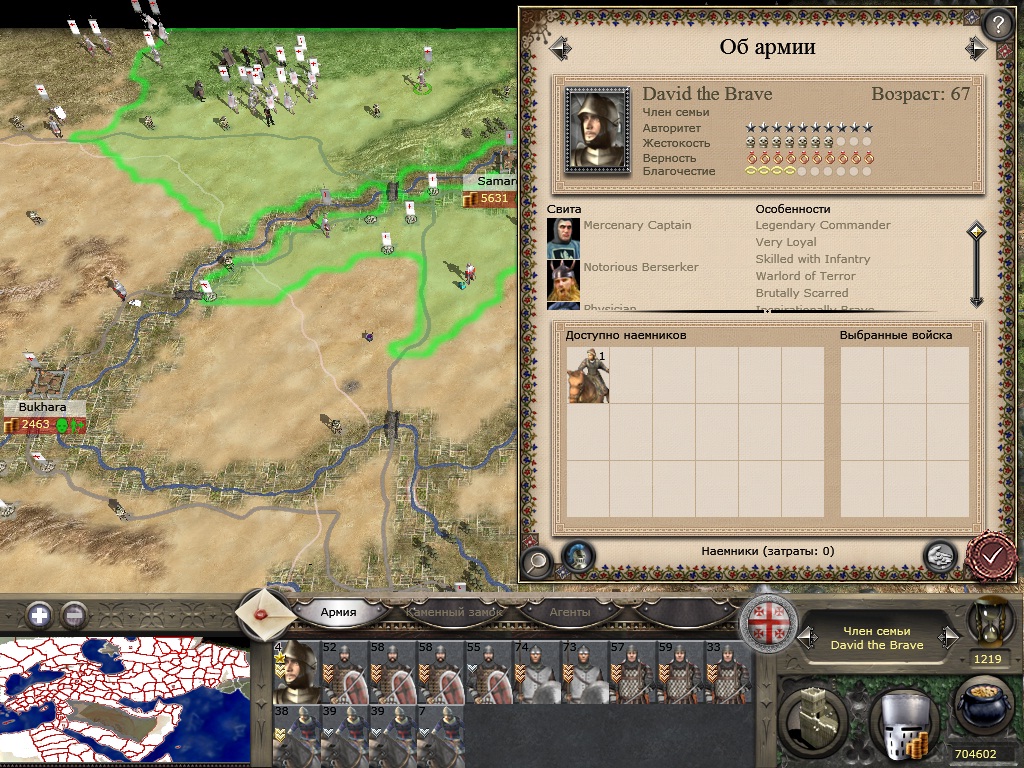The height and width of the screenshot is (768, 1024).
Task: Click David the Brave portrait
Action: tap(597, 130)
